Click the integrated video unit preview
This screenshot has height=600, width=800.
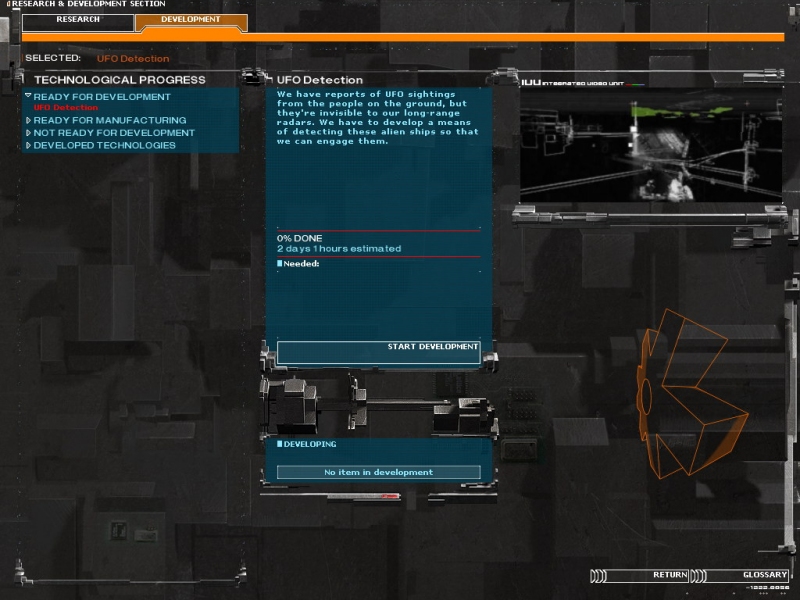pos(650,145)
